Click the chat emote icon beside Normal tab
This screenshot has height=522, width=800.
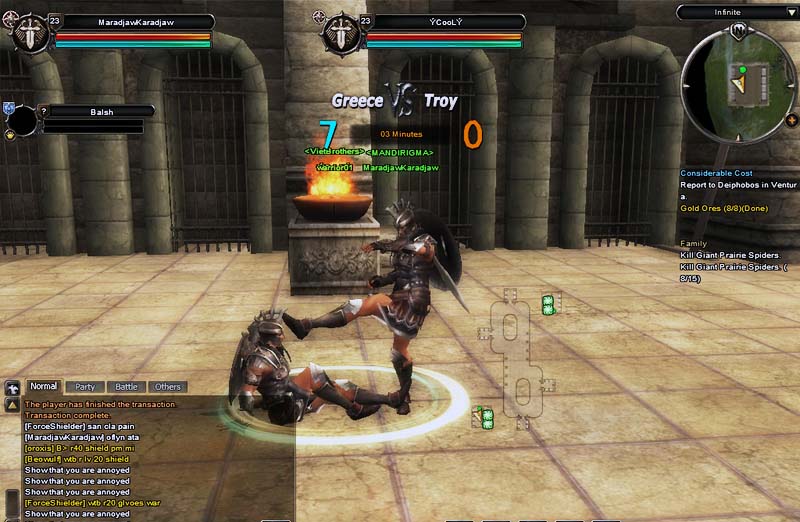coord(12,386)
